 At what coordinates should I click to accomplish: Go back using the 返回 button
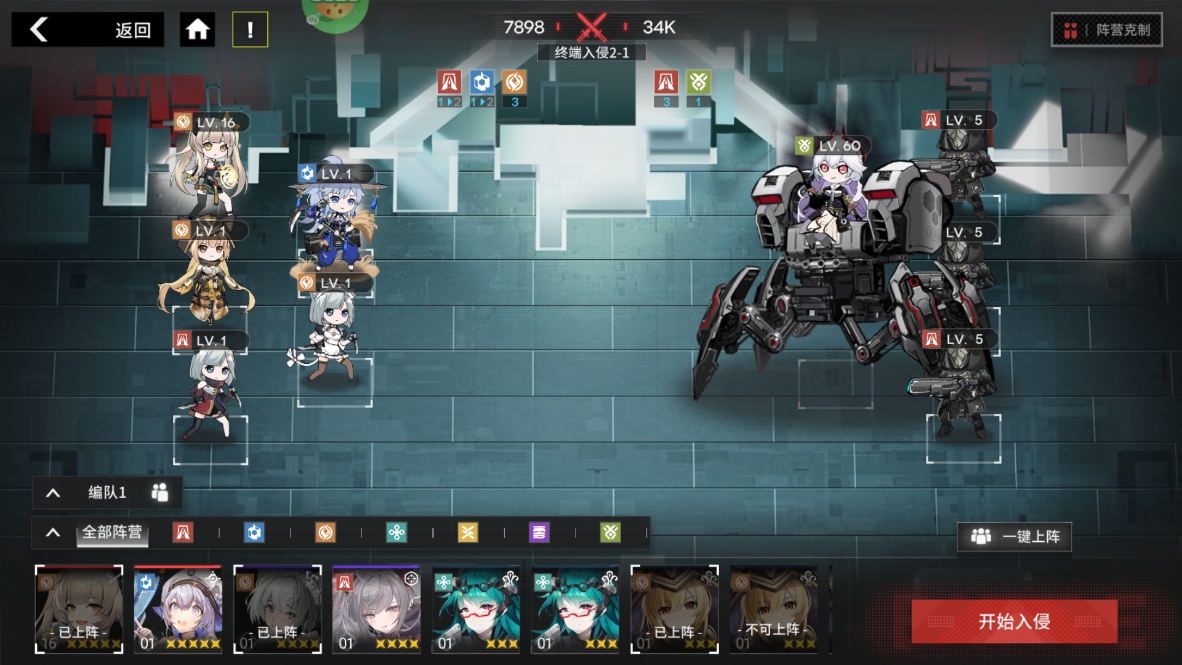[x=87, y=30]
